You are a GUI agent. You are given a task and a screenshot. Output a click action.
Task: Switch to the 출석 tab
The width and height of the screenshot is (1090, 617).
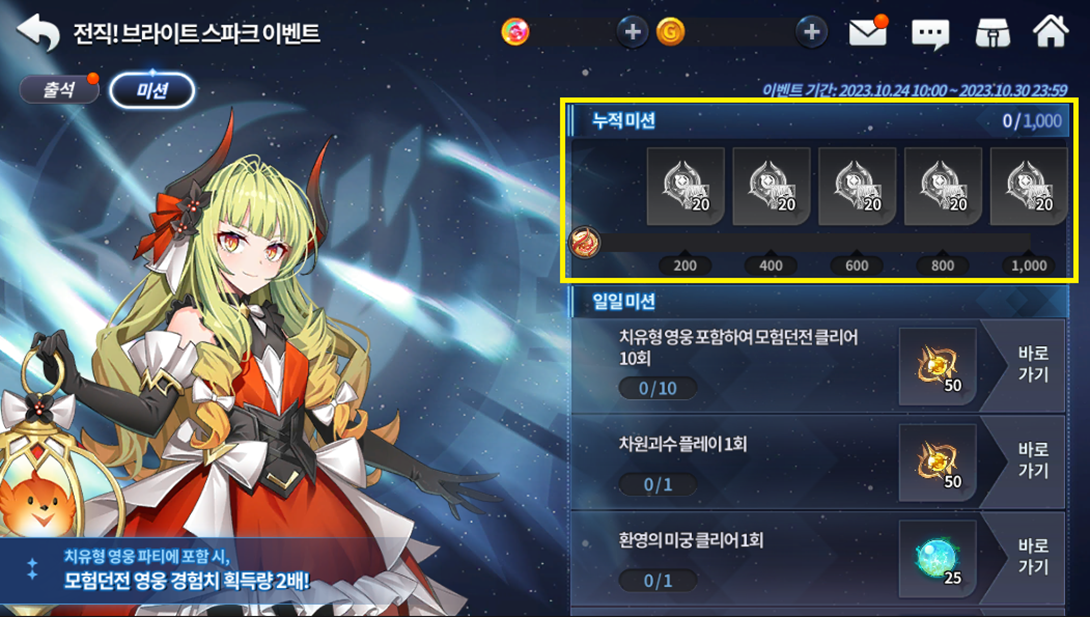pyautogui.click(x=59, y=90)
